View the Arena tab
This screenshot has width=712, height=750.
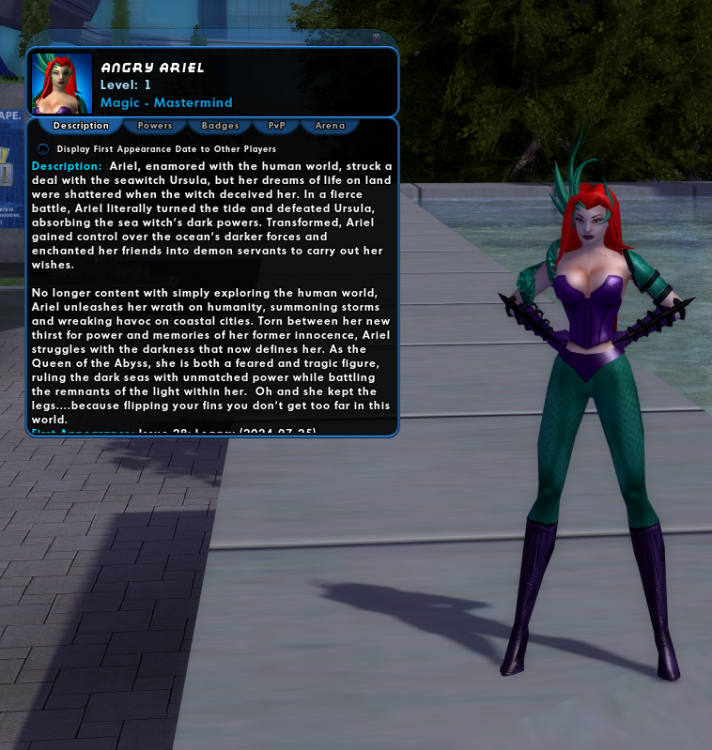click(x=330, y=126)
